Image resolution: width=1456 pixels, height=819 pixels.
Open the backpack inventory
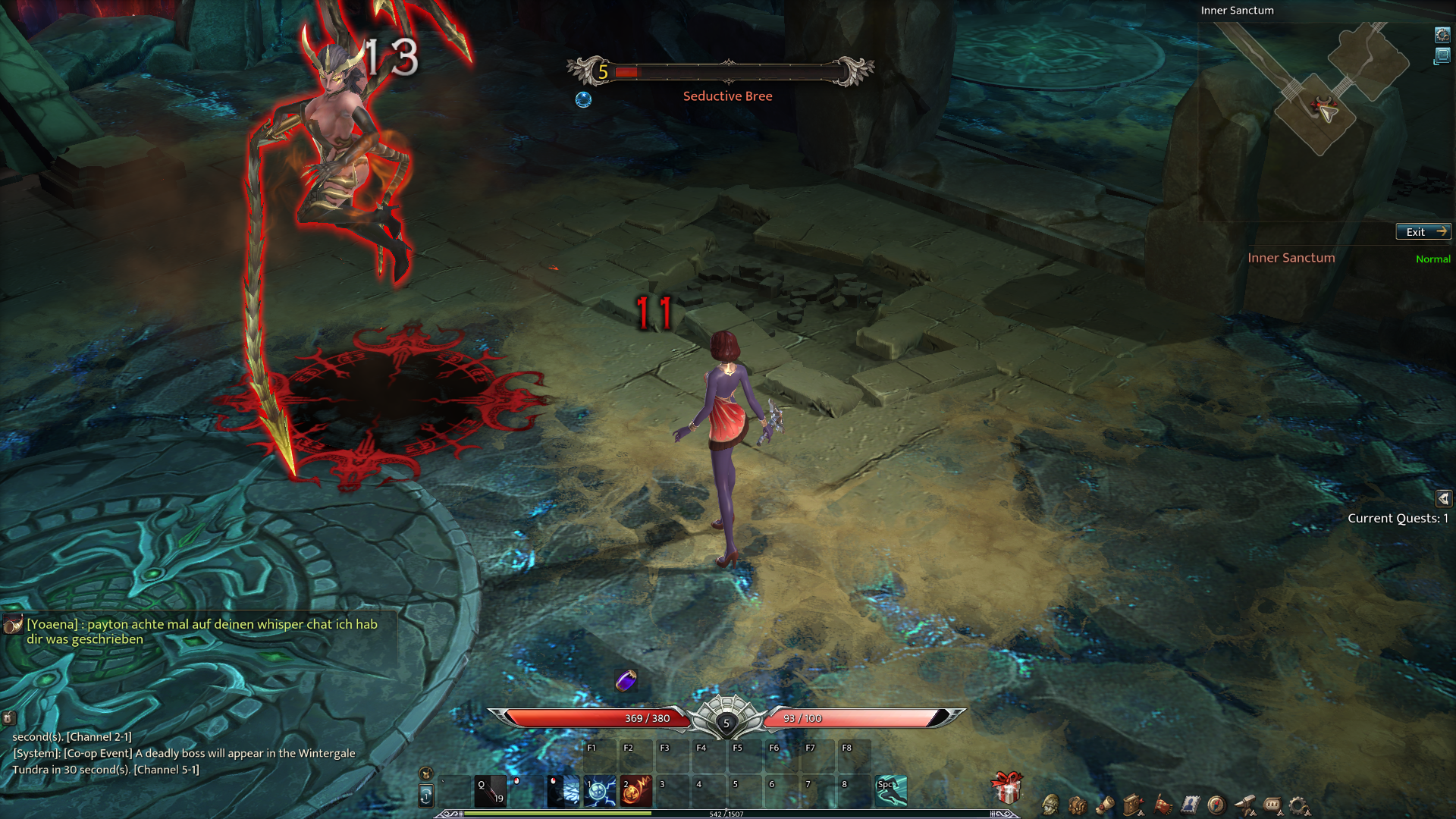coord(1078,805)
